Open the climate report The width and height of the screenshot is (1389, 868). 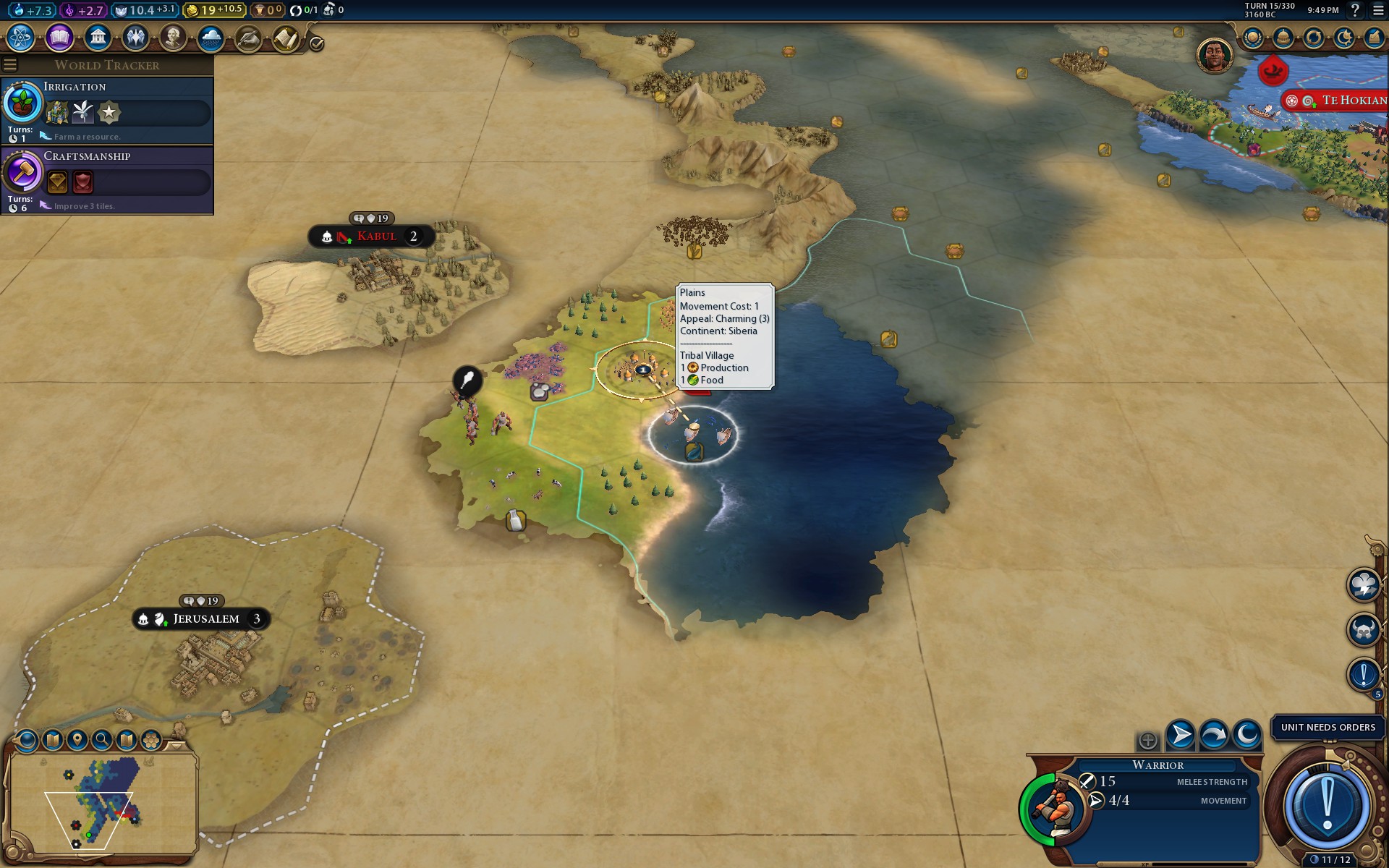pyautogui.click(x=211, y=38)
